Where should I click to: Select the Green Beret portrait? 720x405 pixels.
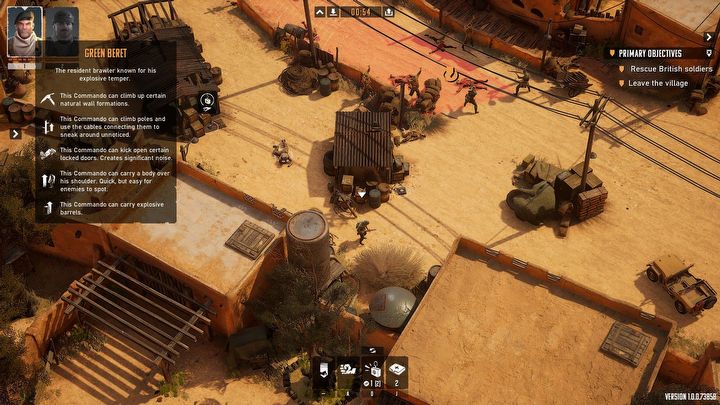(x=24, y=31)
